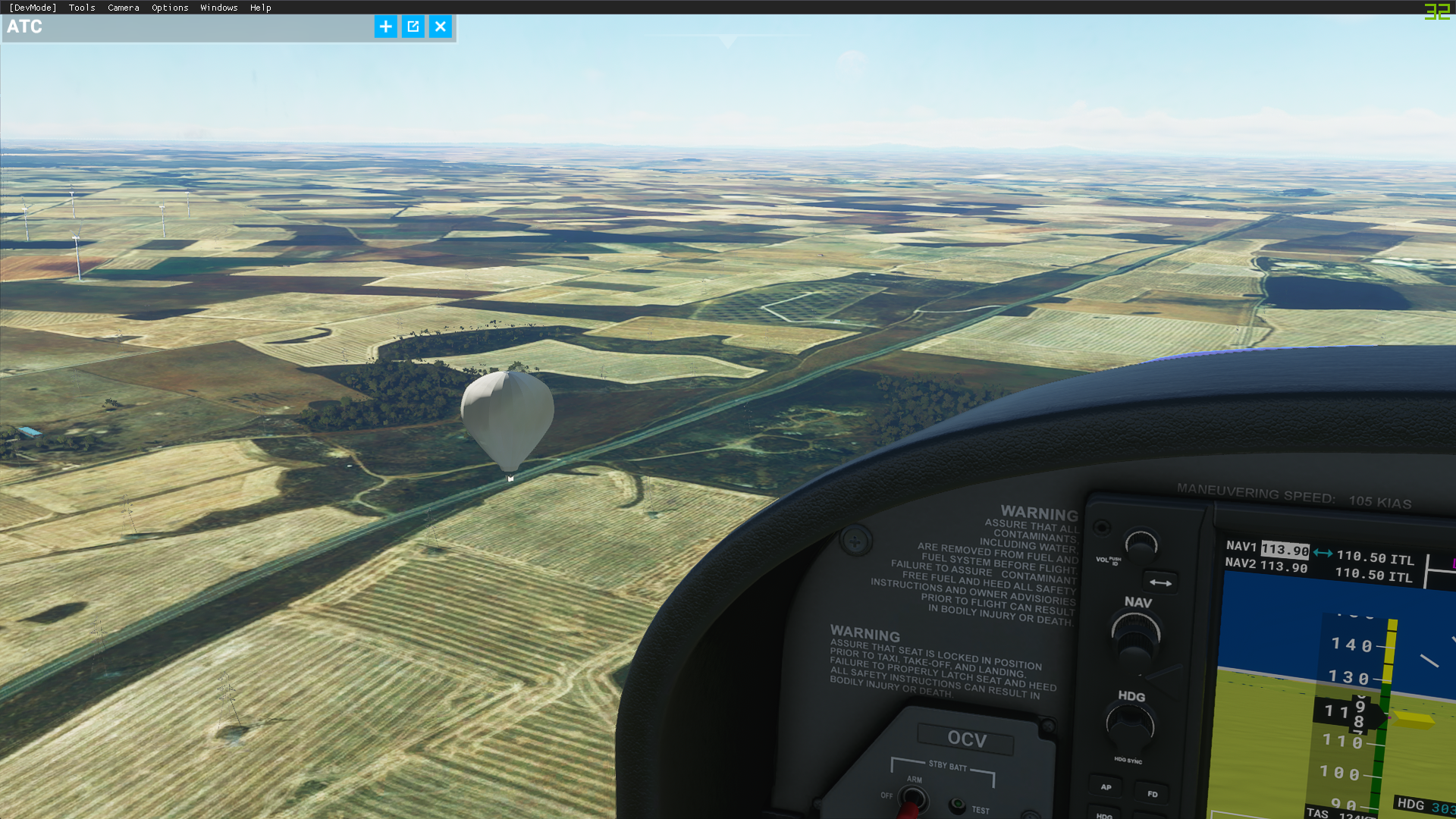Image resolution: width=1456 pixels, height=819 pixels.
Task: Open the Tools menu
Action: (x=82, y=8)
